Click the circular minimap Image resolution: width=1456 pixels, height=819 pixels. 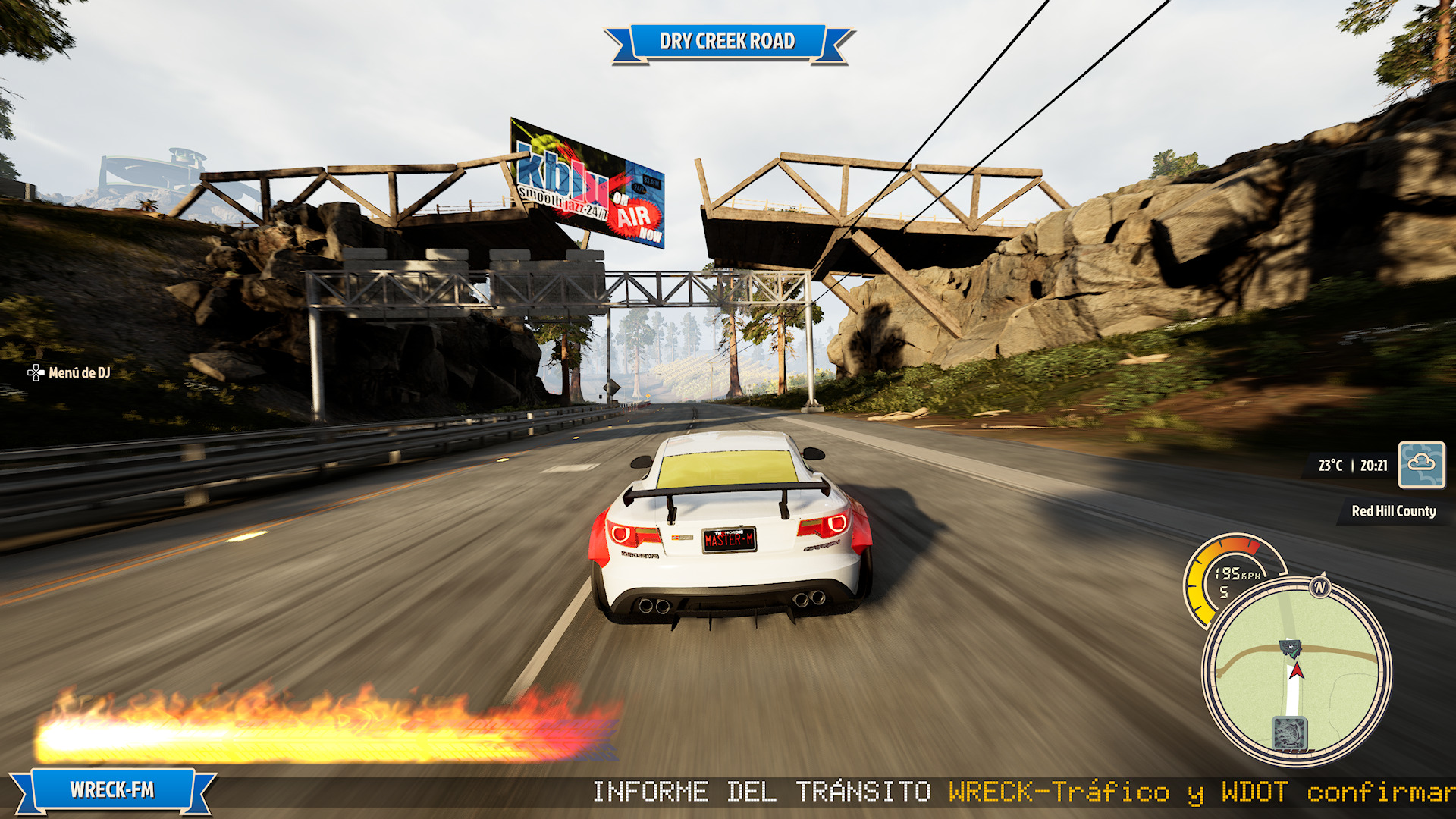pyautogui.click(x=1296, y=672)
